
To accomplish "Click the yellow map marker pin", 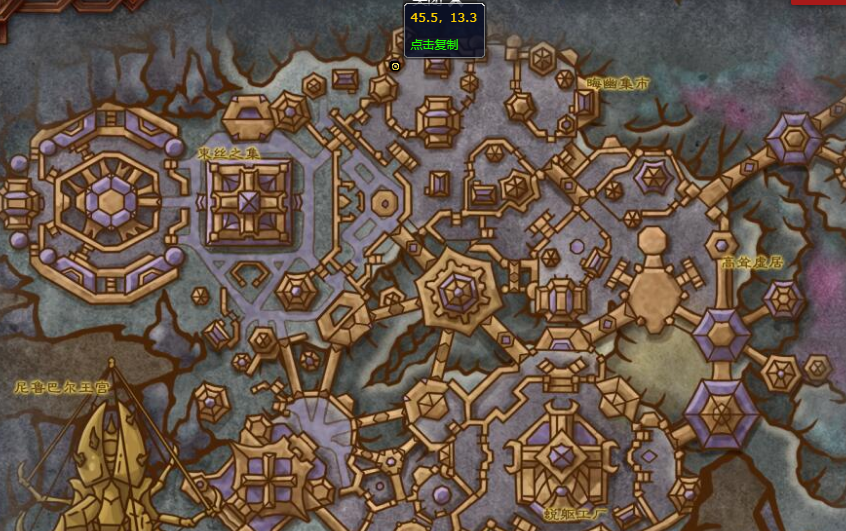I will 395,66.
